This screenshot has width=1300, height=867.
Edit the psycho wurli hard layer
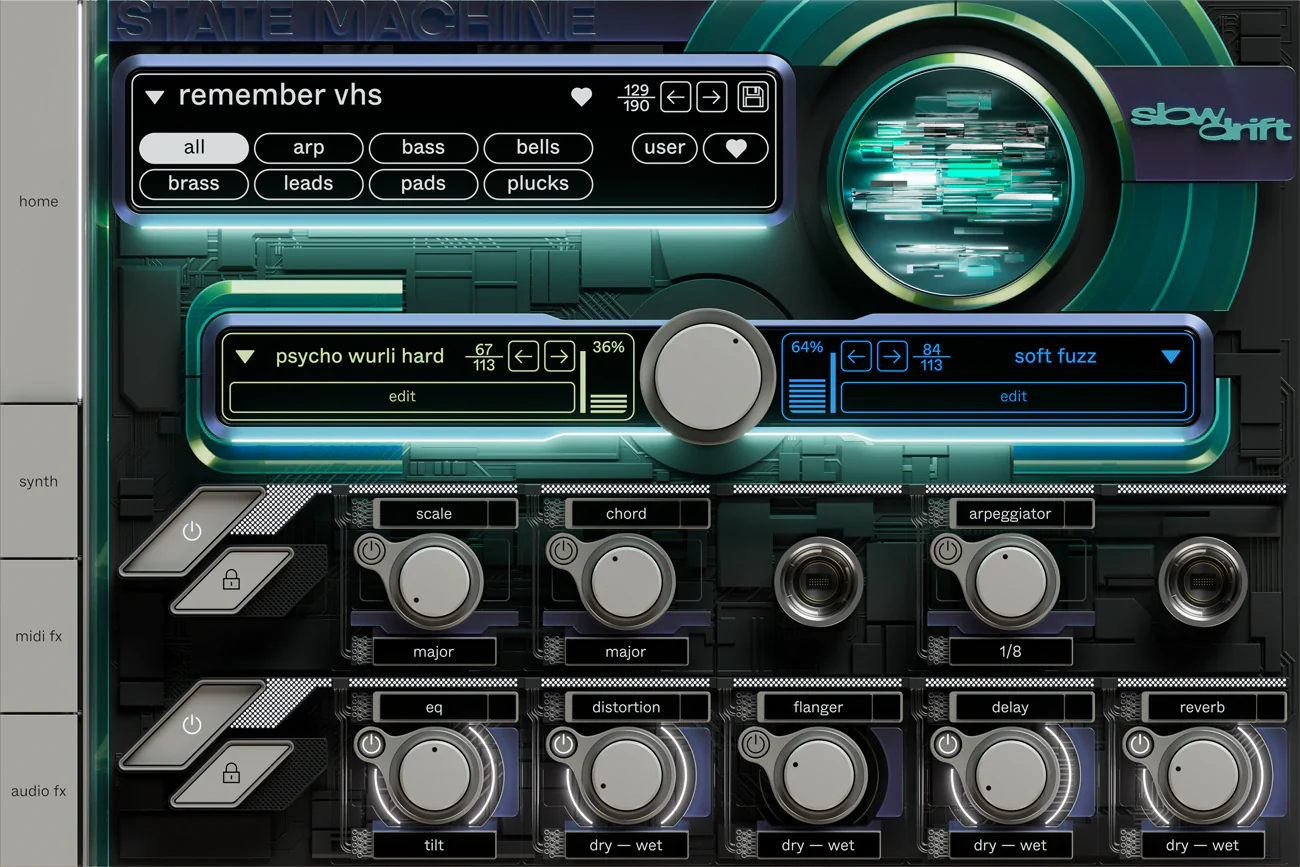(402, 397)
